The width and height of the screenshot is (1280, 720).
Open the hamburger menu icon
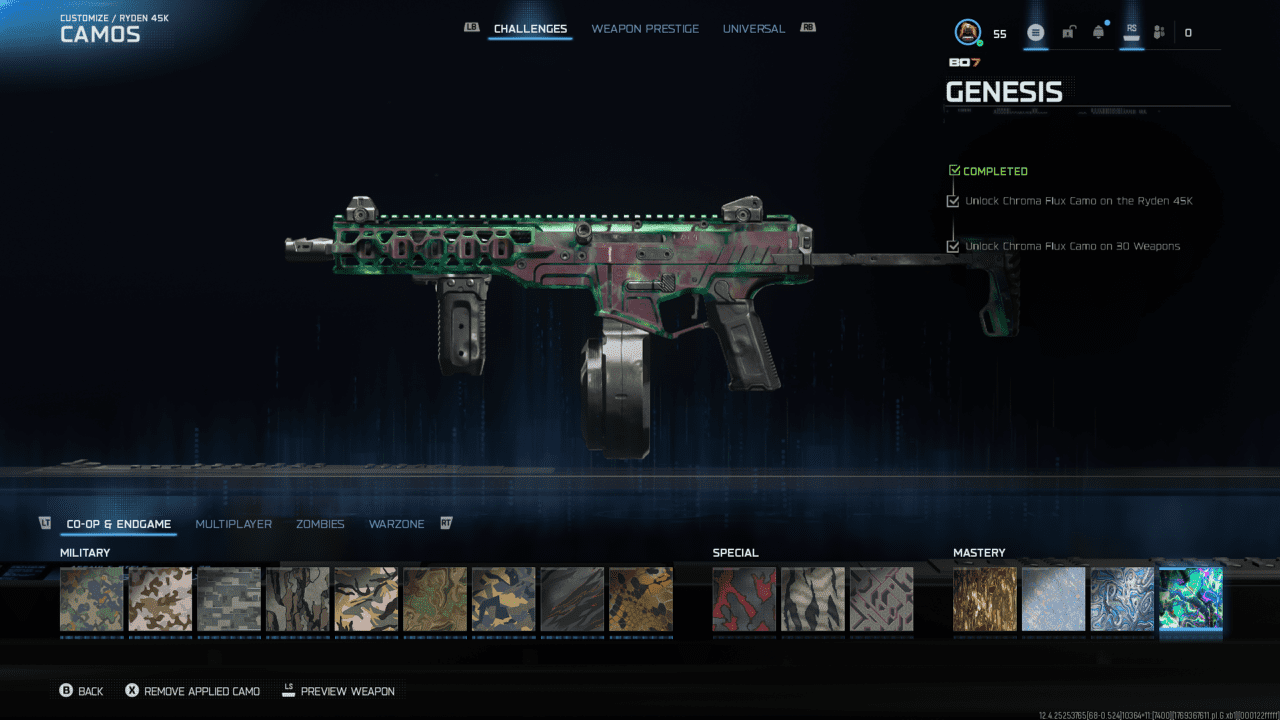click(1035, 33)
